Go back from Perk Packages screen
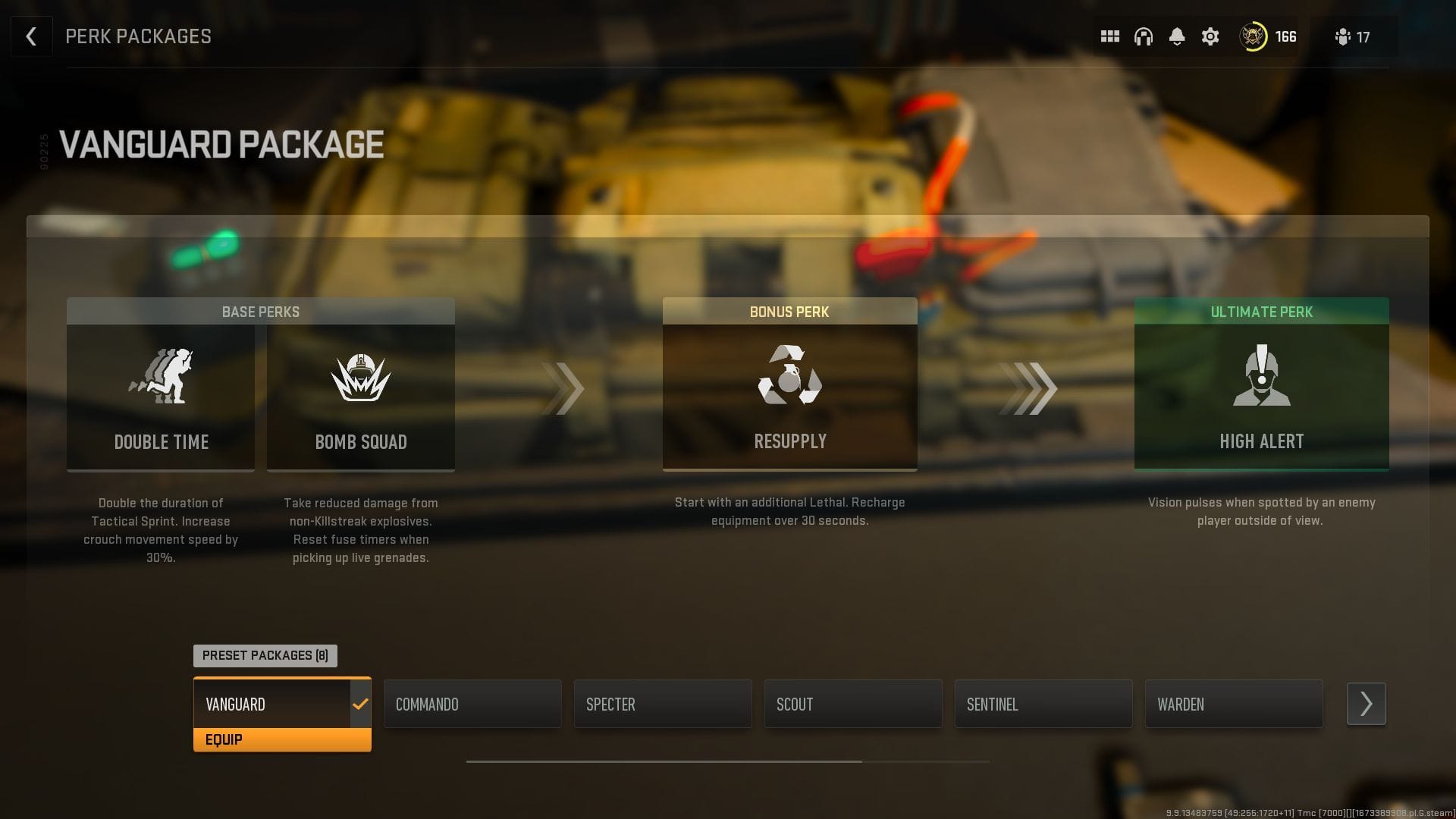The width and height of the screenshot is (1456, 819). [31, 36]
